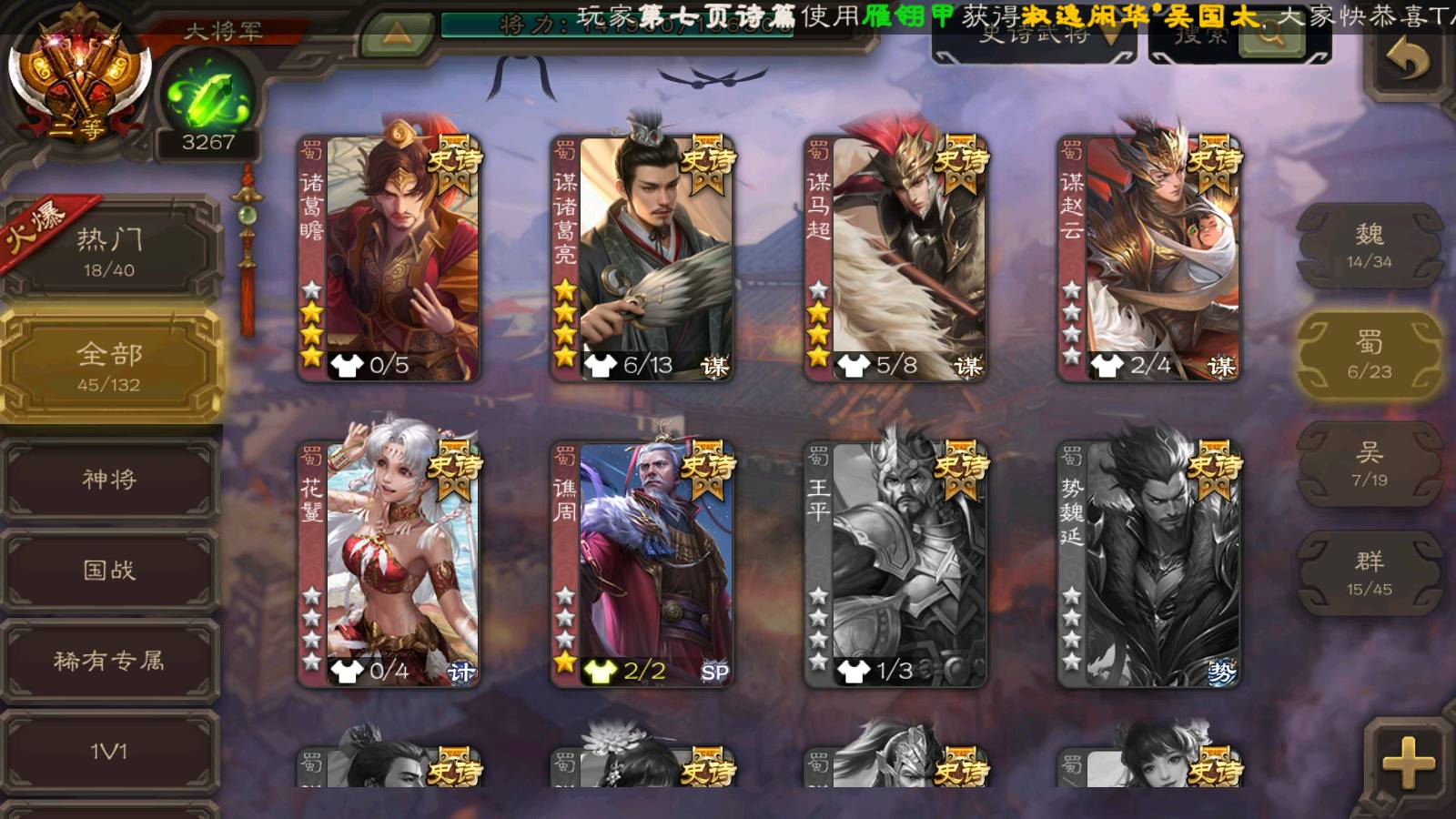Viewport: 1456px width, 819px height.
Task: Show 吴 faction heroes
Action: (1369, 464)
